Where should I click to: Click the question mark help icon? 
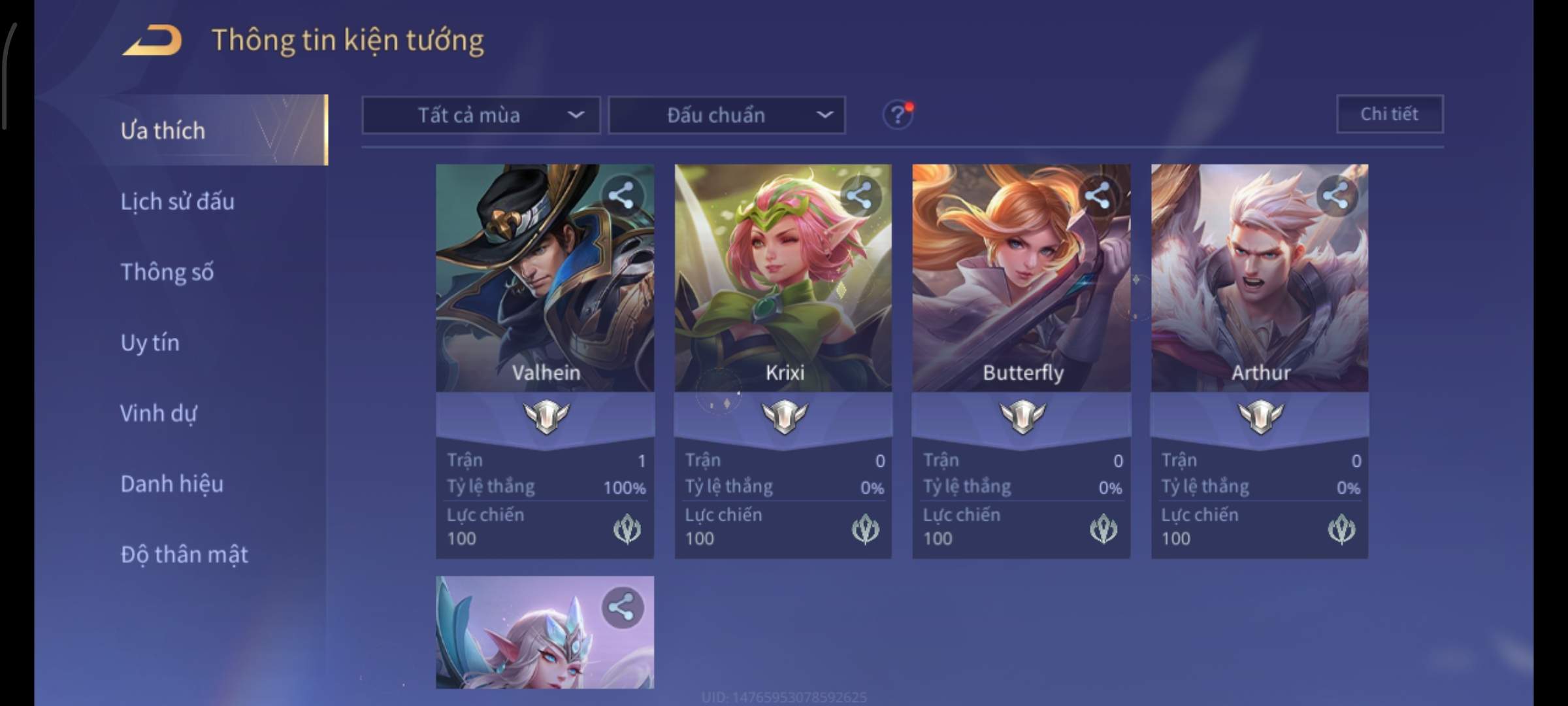(x=898, y=116)
